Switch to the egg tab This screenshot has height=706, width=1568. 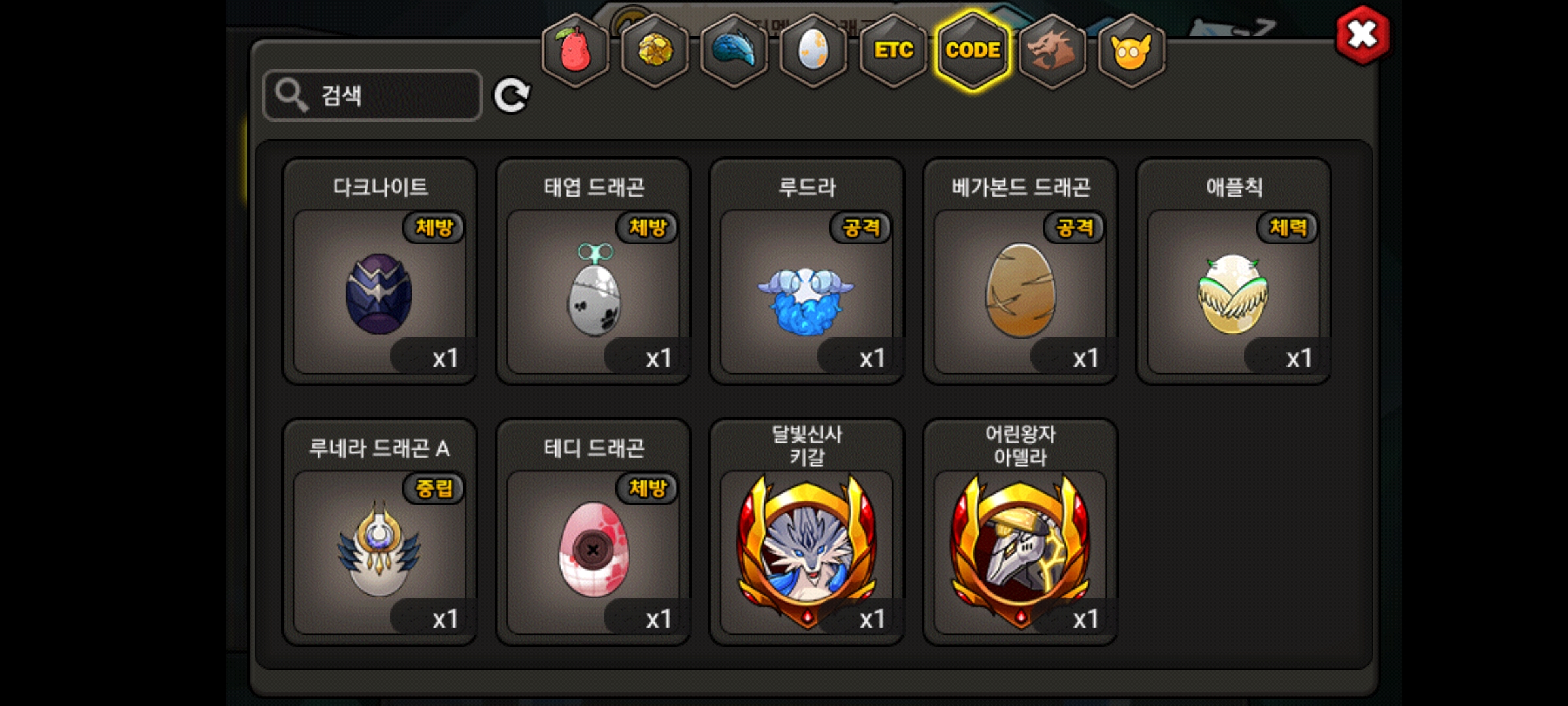(x=813, y=50)
